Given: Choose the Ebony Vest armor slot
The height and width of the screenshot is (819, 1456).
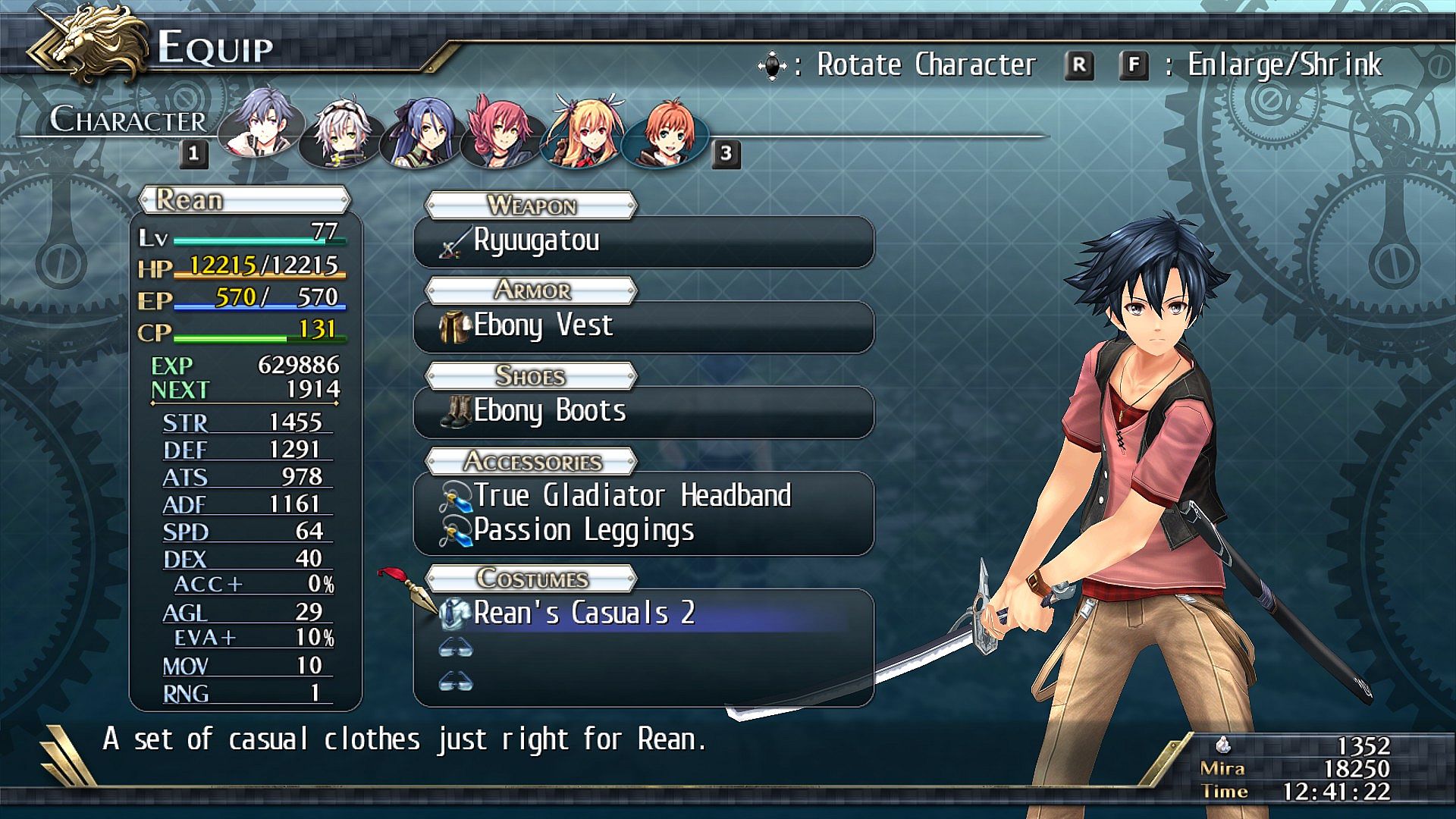Looking at the screenshot, I should coord(643,327).
